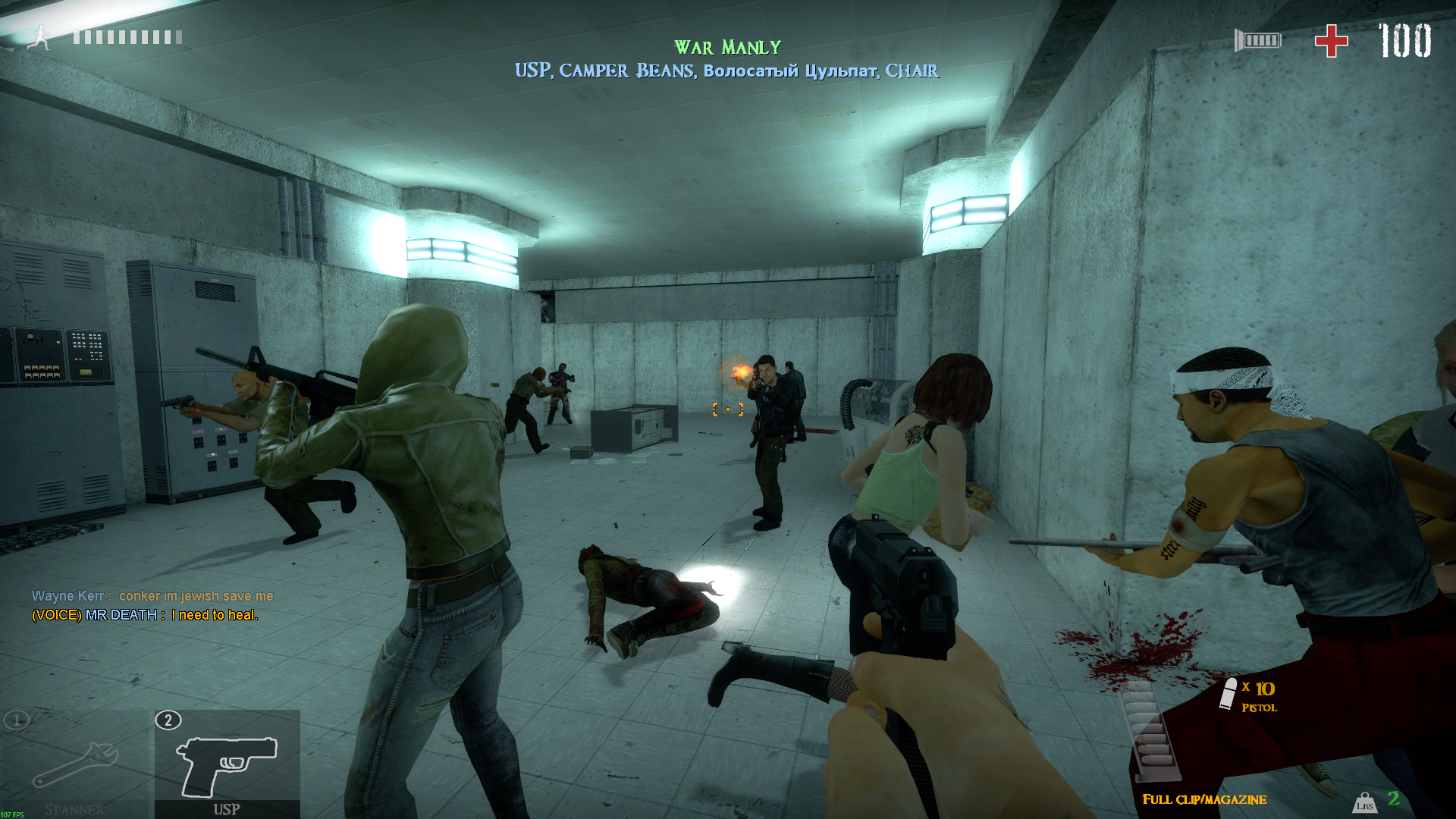Click the LBS carry weight icon

[x=1364, y=802]
